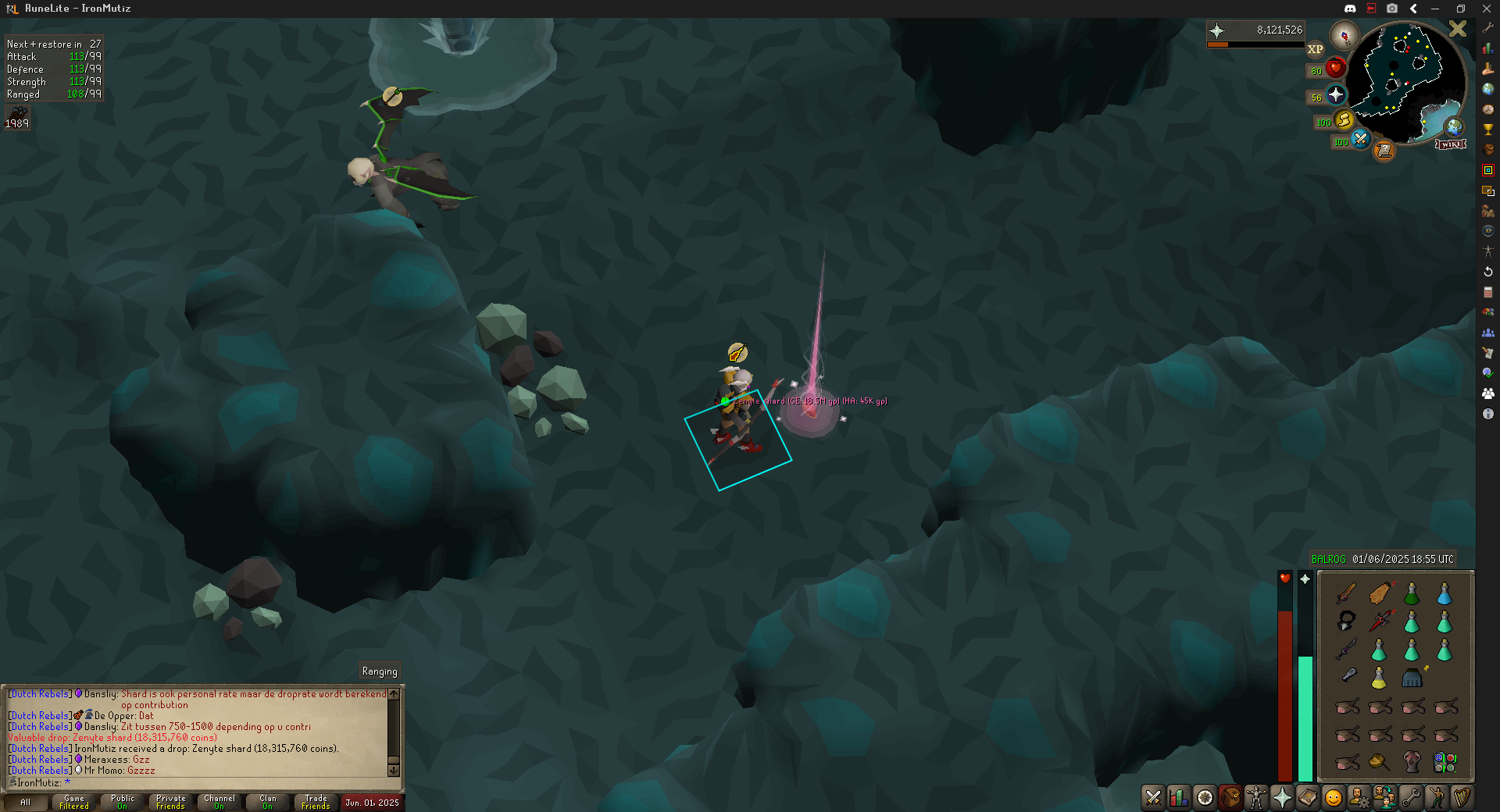Open the world map globe
This screenshot has width=1500, height=812.
coord(1454,126)
